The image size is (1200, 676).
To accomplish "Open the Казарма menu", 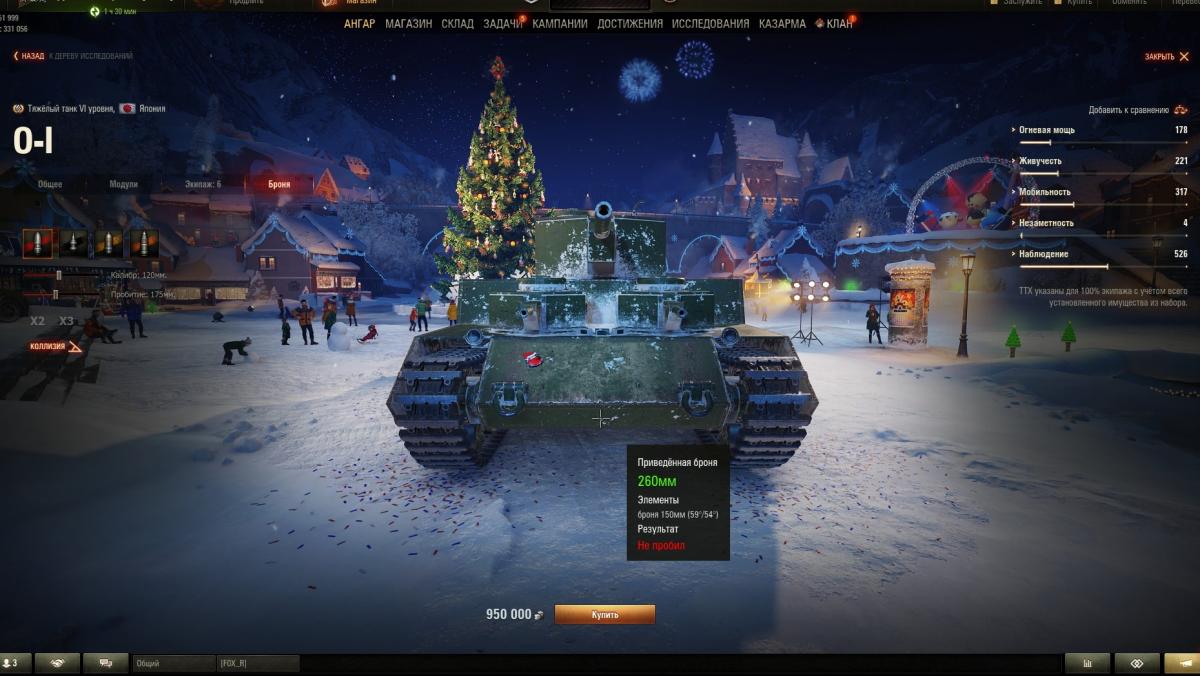I will (782, 23).
